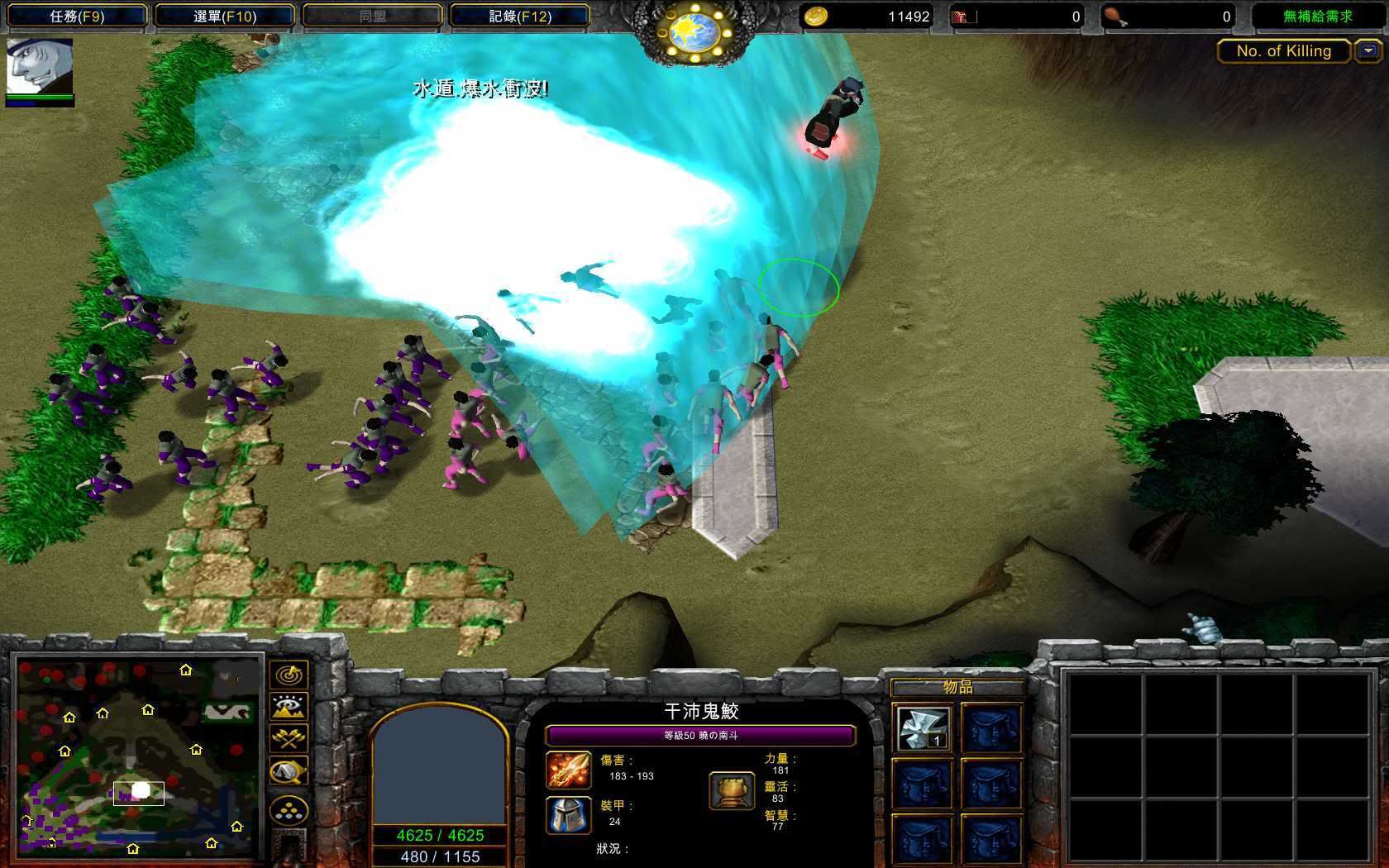Open the 記錄 (F12) chat log
Screen dimensions: 1389x868
[x=519, y=16]
